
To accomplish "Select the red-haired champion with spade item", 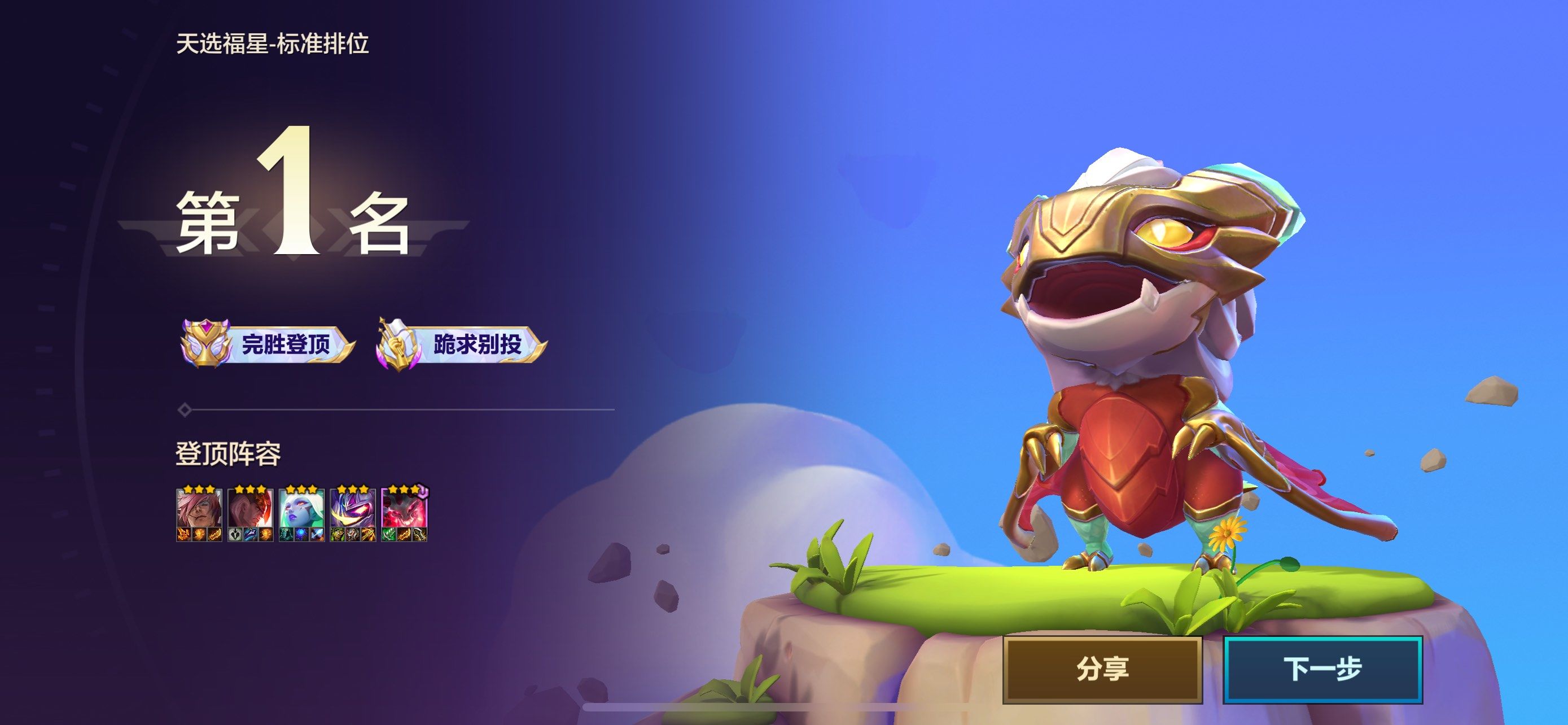I will (250, 509).
